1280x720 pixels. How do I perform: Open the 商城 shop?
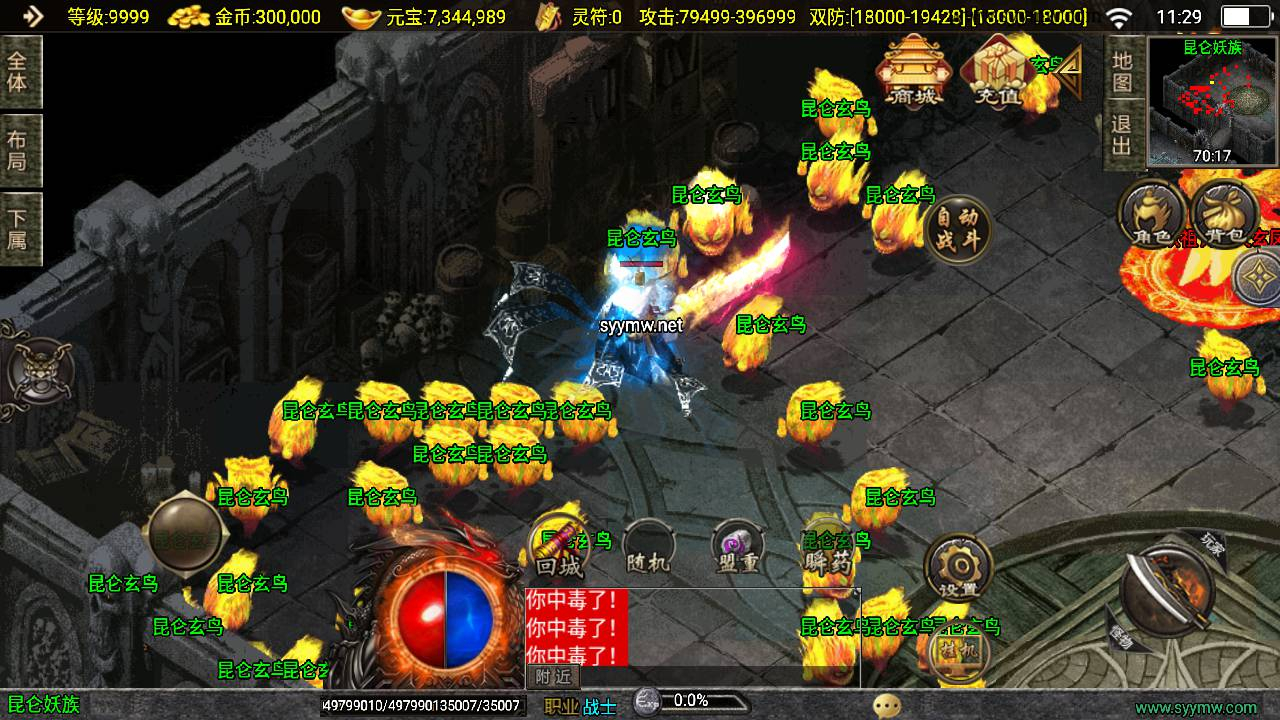click(x=912, y=70)
